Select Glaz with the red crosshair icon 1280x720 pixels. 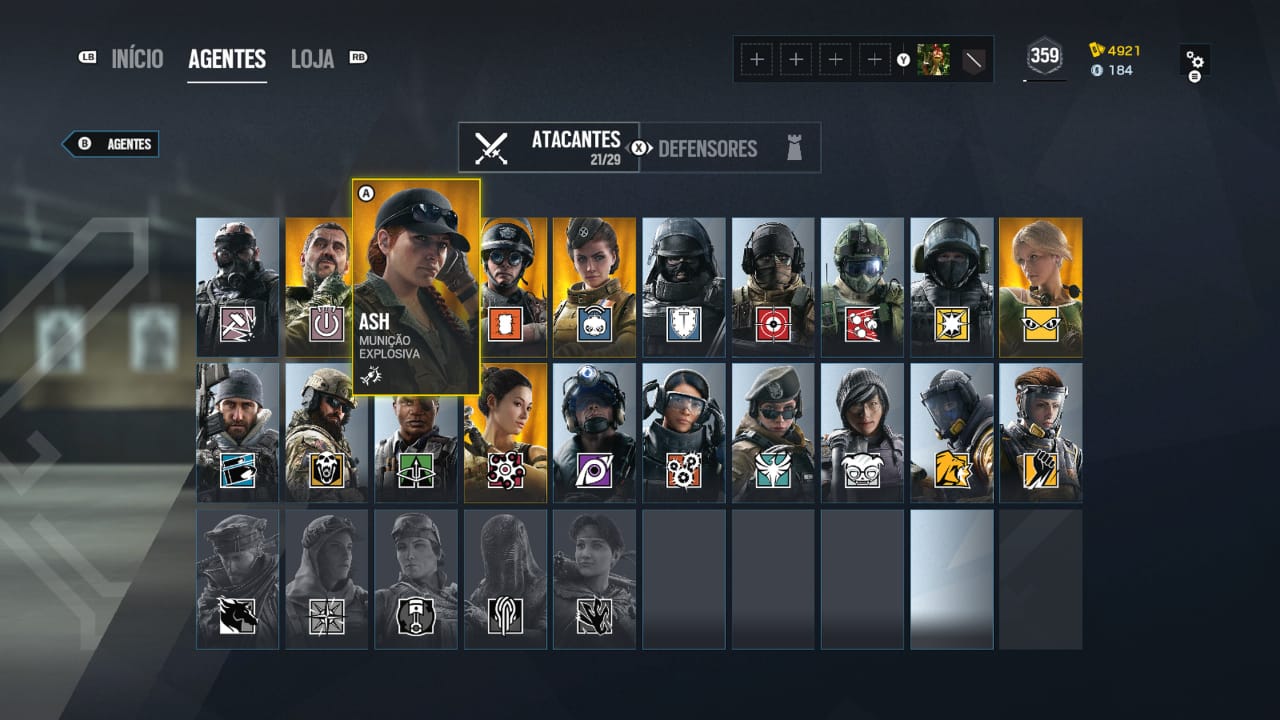(774, 324)
